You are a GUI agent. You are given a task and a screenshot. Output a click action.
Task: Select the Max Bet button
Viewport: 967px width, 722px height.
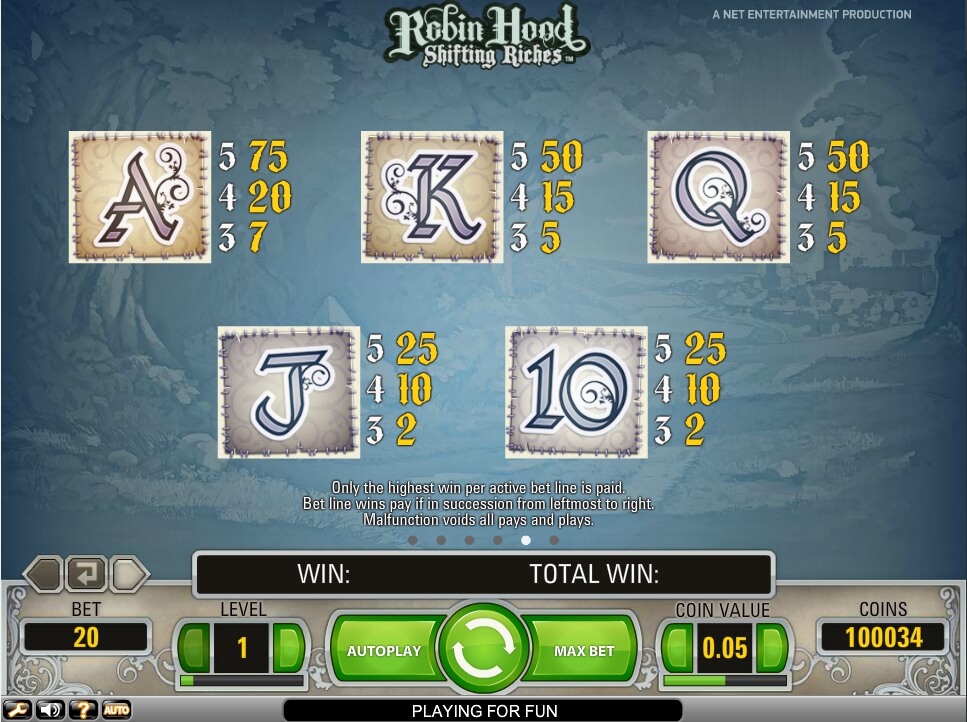584,651
